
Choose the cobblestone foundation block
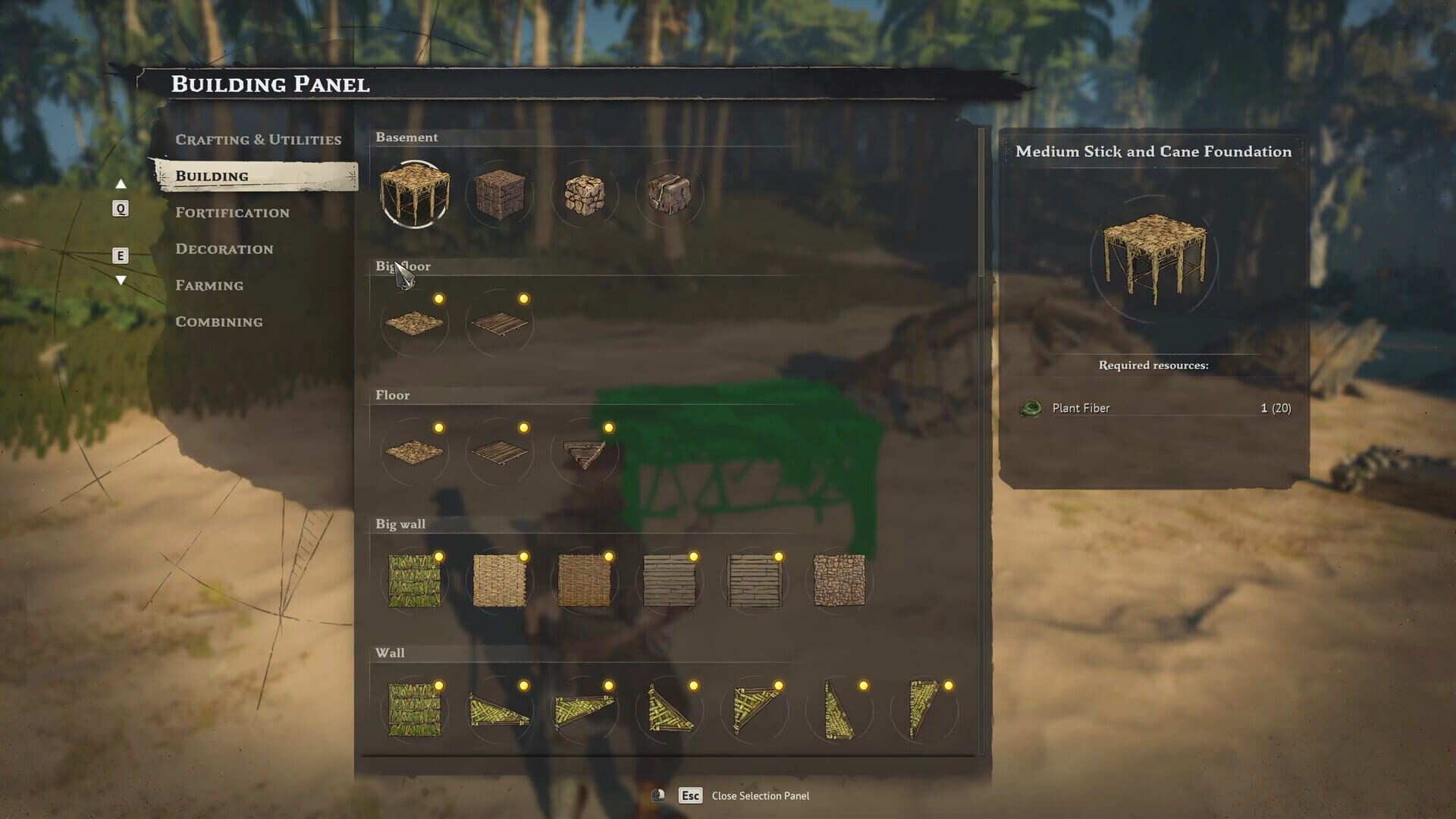pyautogui.click(x=585, y=195)
